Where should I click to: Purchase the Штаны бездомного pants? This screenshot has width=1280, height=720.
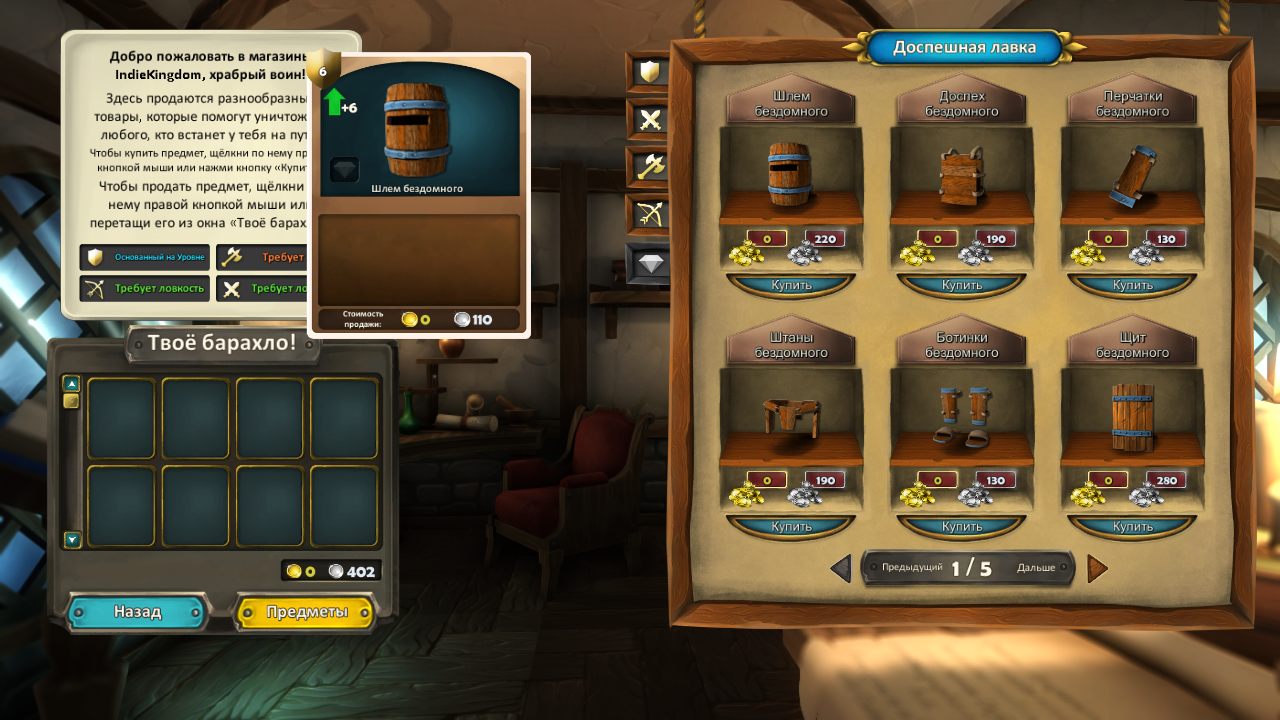click(x=790, y=526)
